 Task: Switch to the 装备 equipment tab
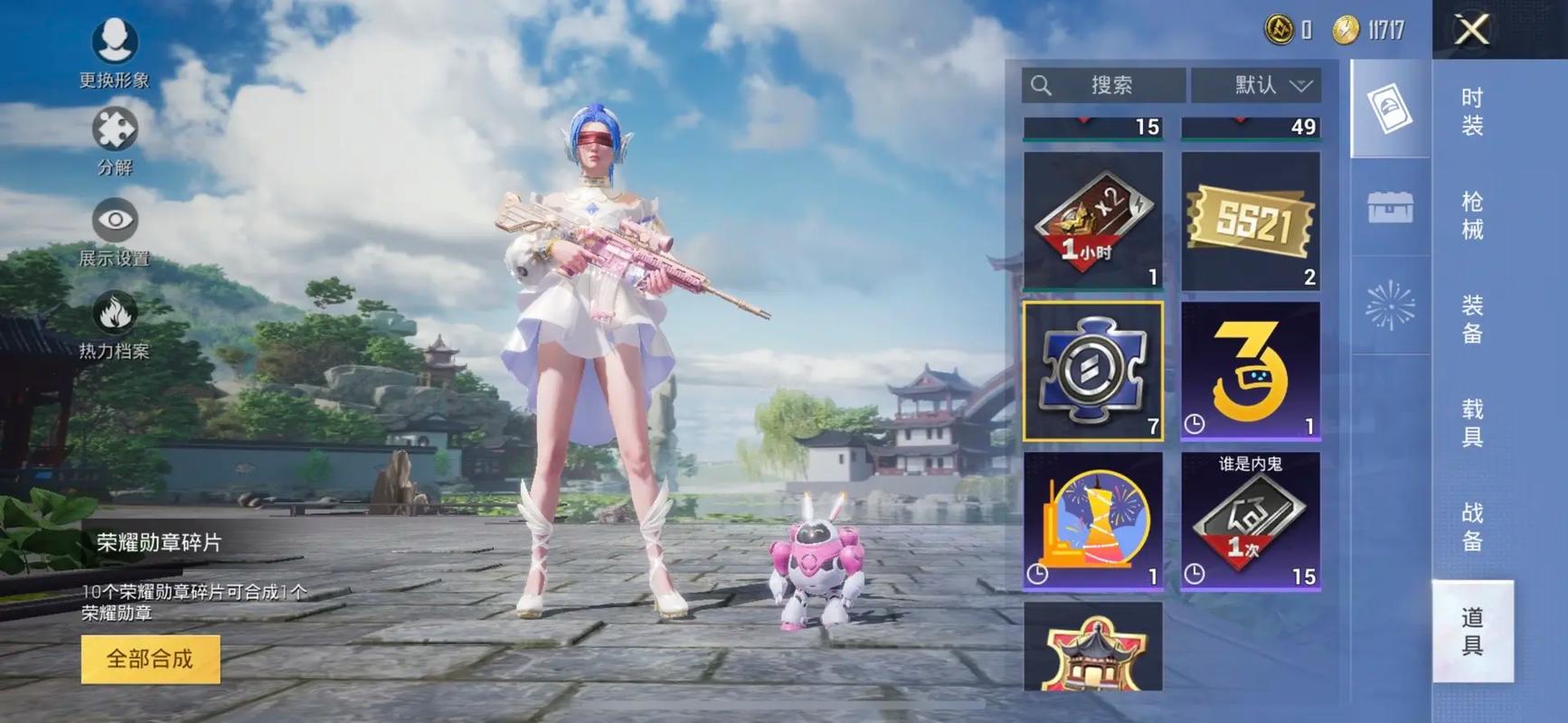coord(1472,319)
